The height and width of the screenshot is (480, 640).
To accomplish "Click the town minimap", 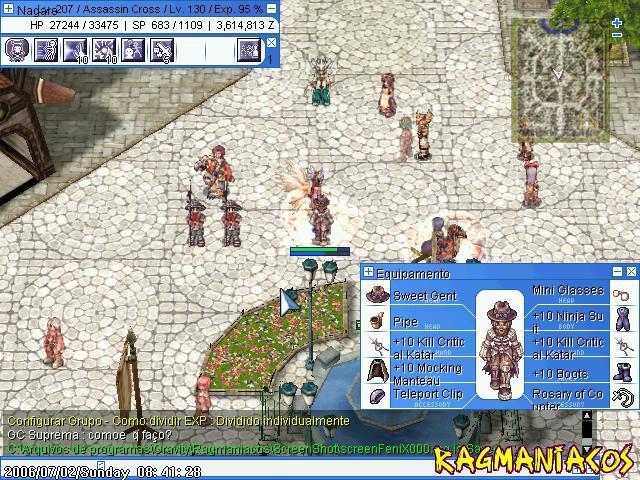I will click(x=558, y=70).
